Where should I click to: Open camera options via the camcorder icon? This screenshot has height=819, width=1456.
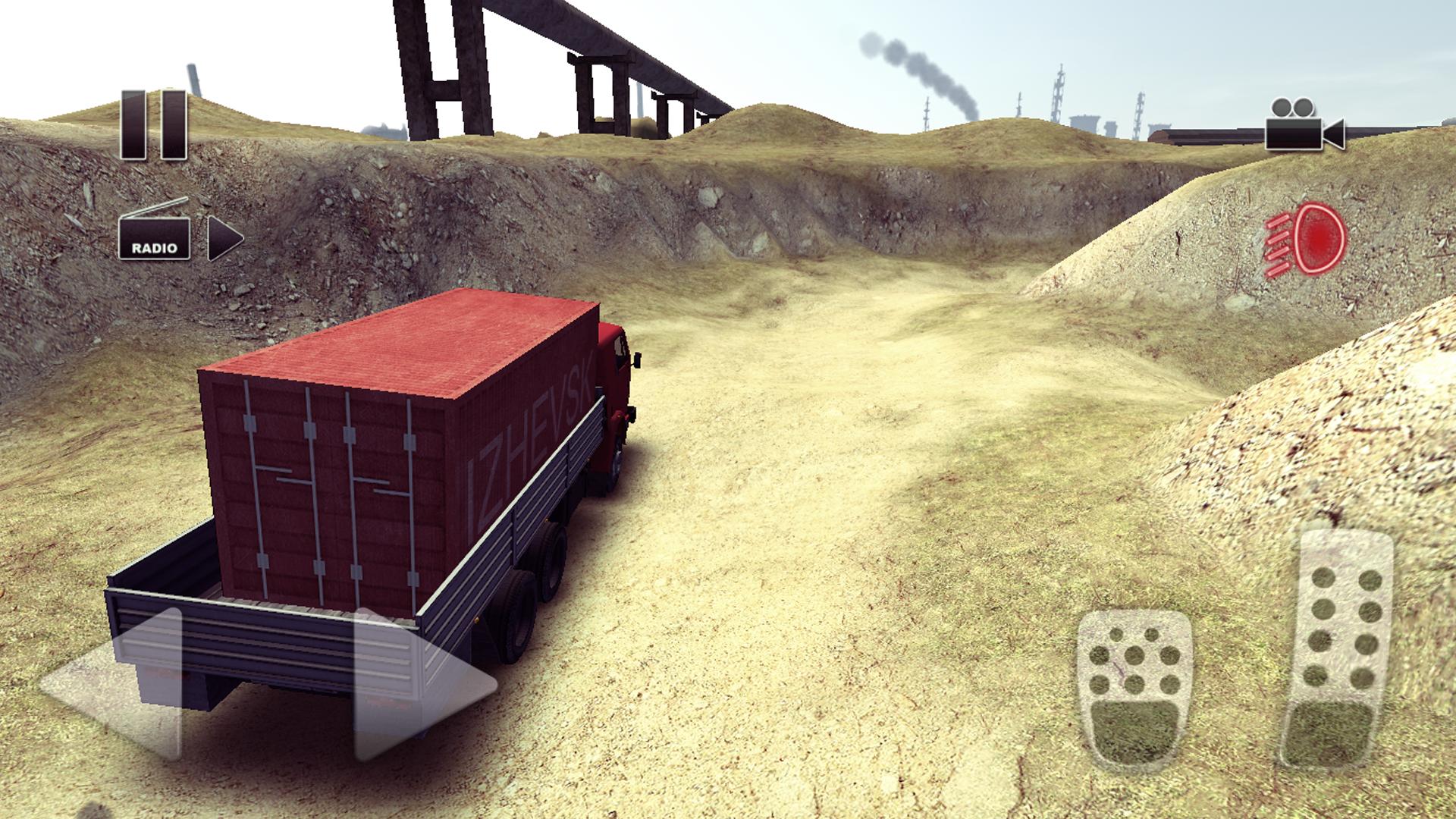tap(1303, 125)
